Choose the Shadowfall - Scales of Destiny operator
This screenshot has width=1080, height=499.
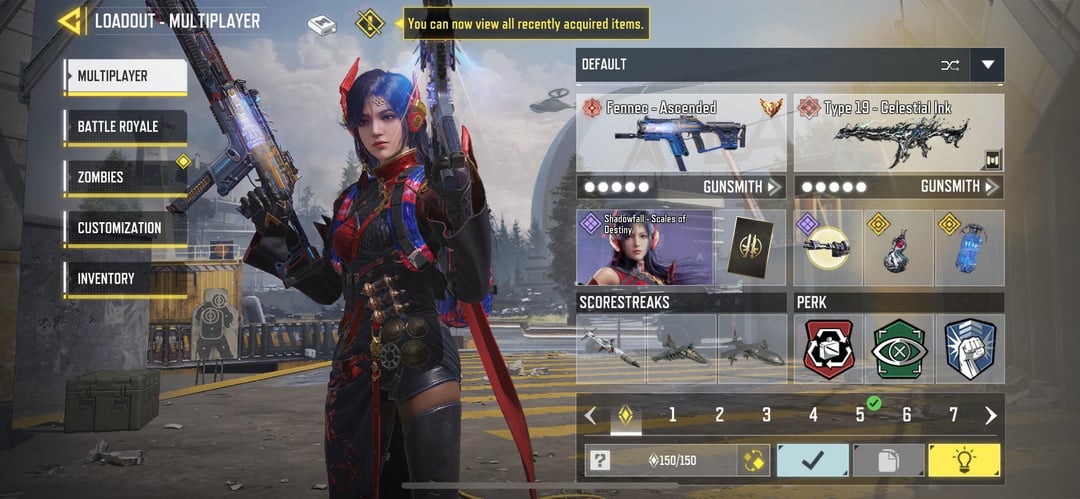[x=645, y=247]
